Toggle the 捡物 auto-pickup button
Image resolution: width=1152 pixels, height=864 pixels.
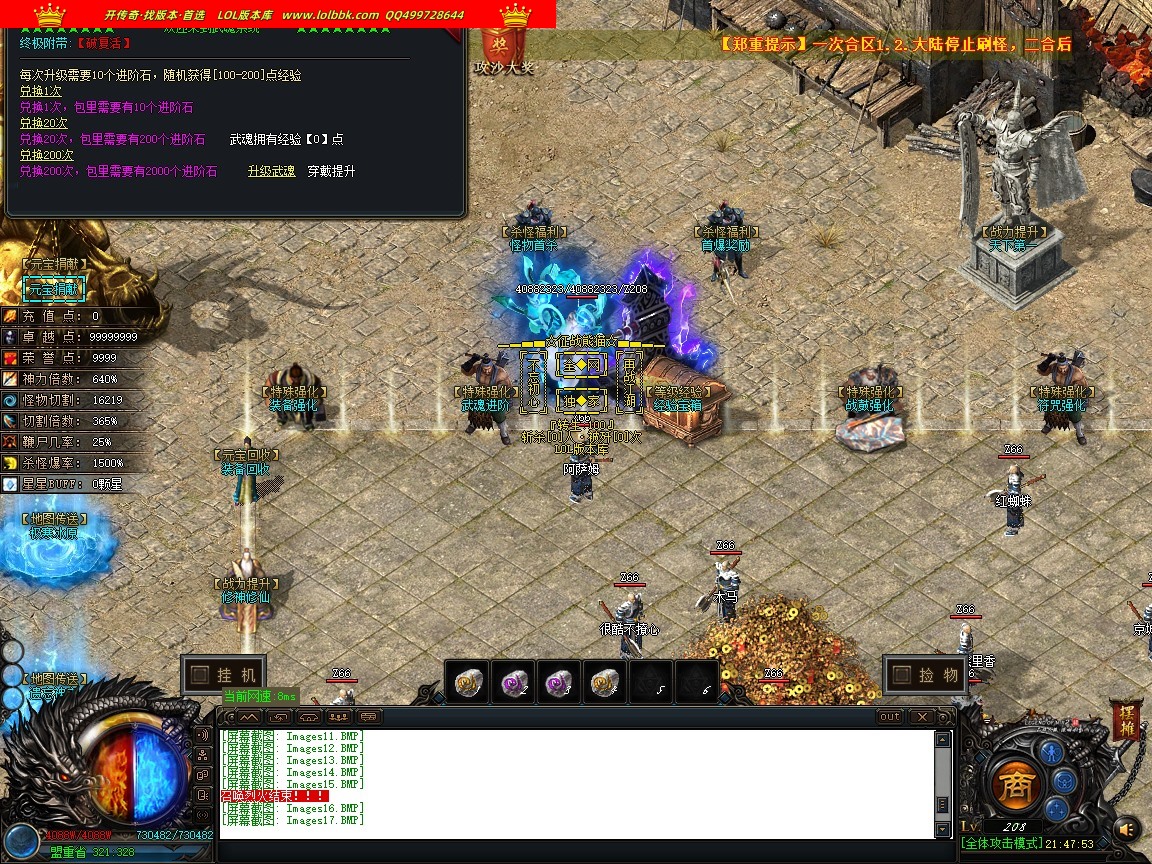(926, 675)
